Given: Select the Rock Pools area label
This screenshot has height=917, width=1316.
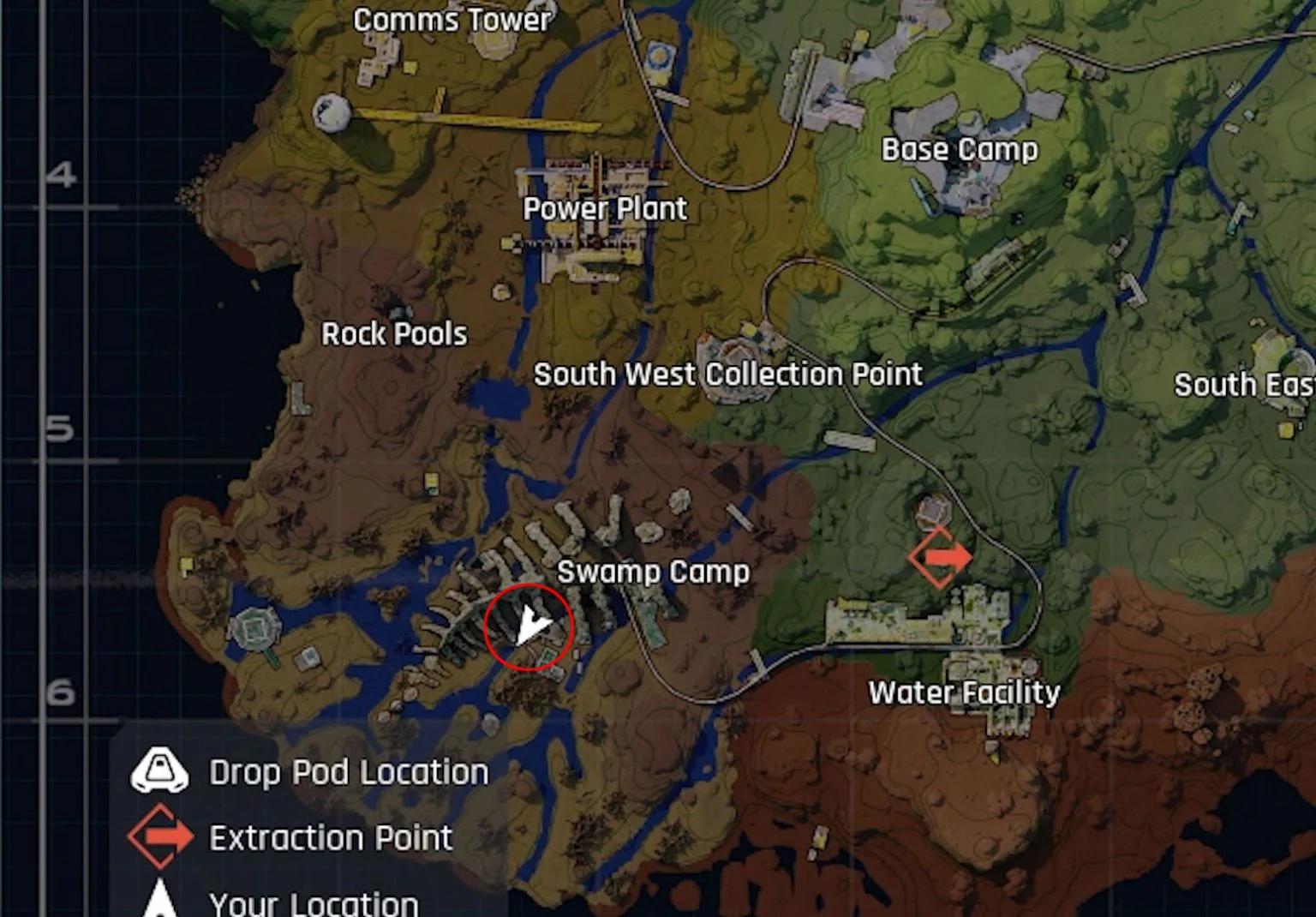Looking at the screenshot, I should pyautogui.click(x=395, y=333).
